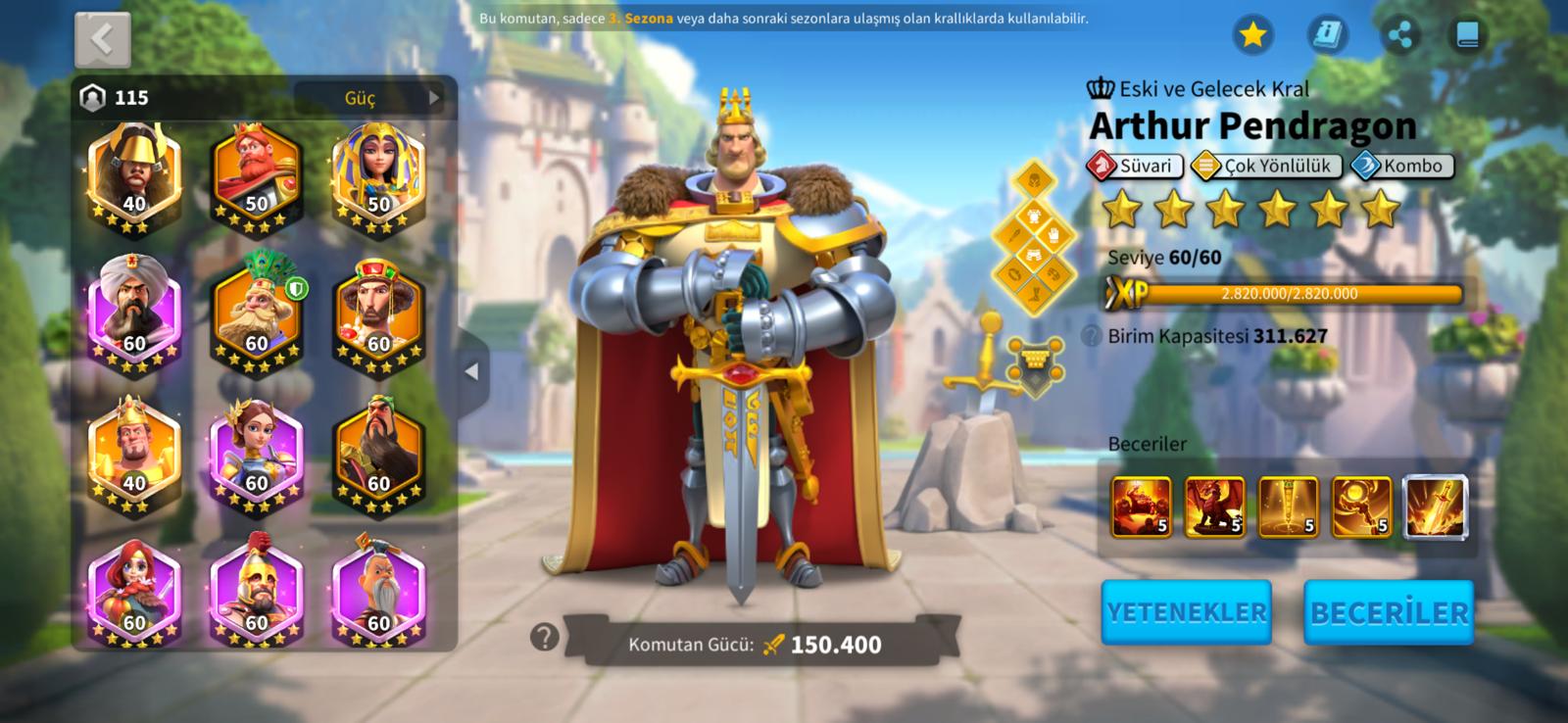This screenshot has width=1568, height=723.
Task: Show Komutan Gücü help question mark
Action: click(x=544, y=638)
